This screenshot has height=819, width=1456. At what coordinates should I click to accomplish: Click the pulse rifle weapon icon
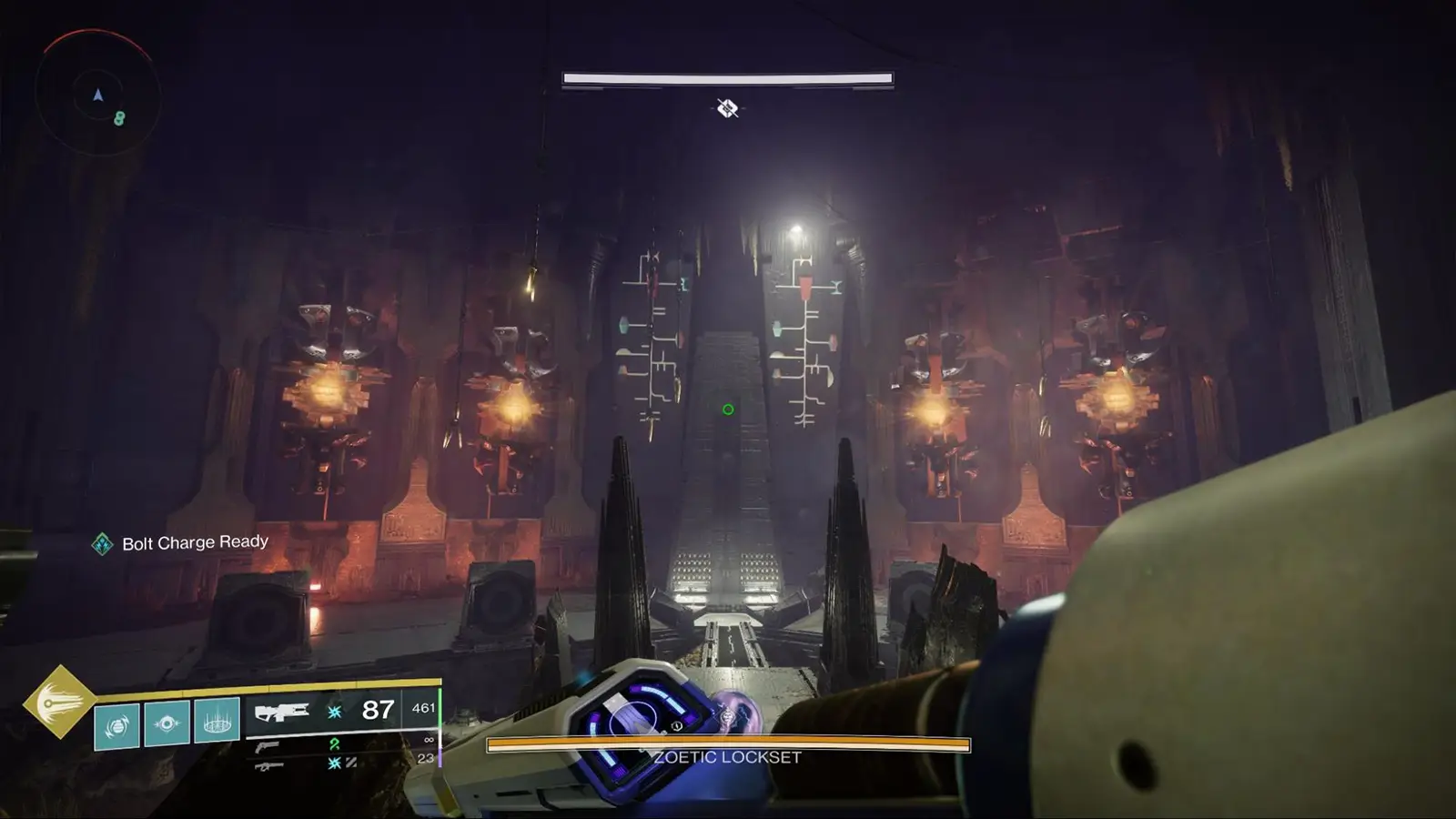tap(282, 710)
